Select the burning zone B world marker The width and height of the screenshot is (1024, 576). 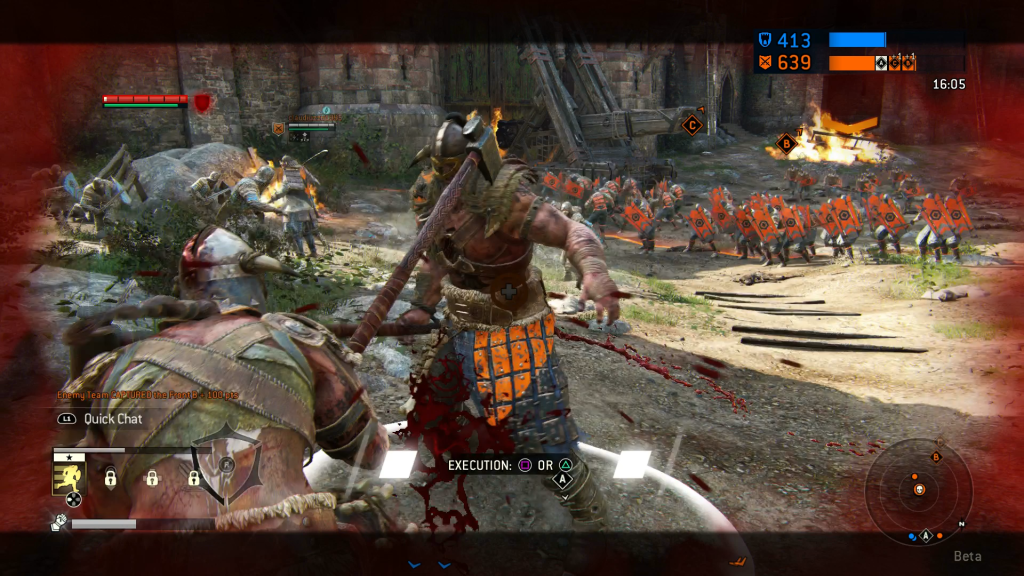pyautogui.click(x=785, y=143)
